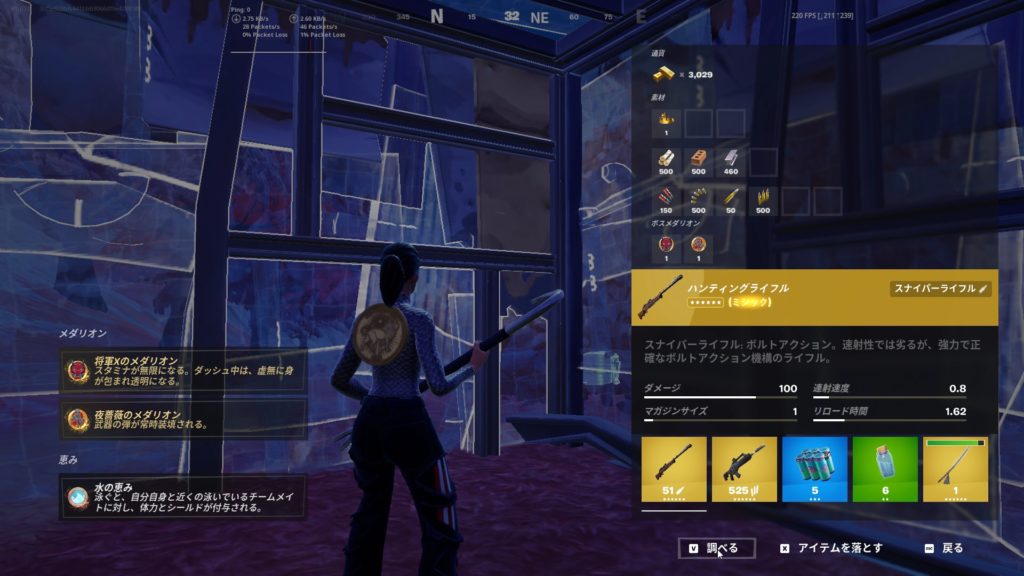Click the gold crown item slot
1024x576 pixels.
click(x=667, y=123)
